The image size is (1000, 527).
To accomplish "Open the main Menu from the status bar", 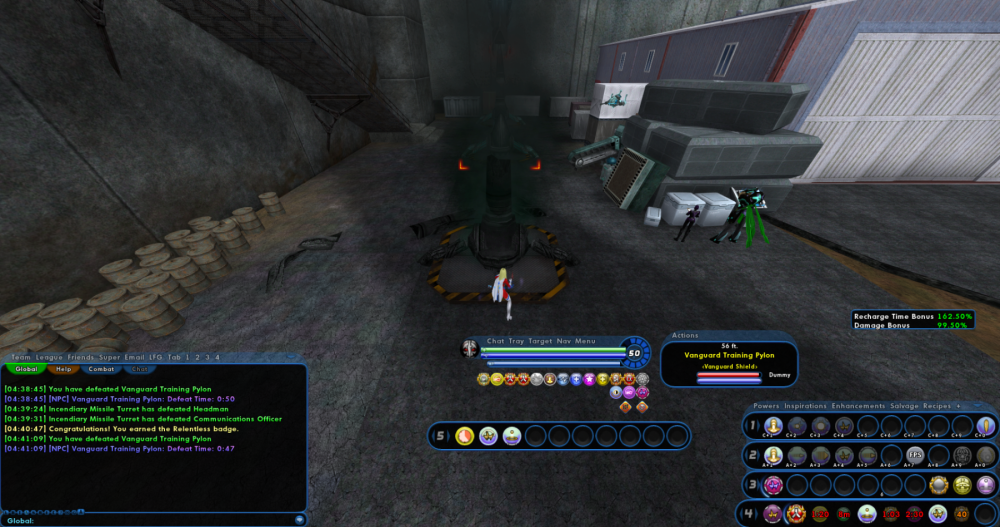I will [585, 341].
